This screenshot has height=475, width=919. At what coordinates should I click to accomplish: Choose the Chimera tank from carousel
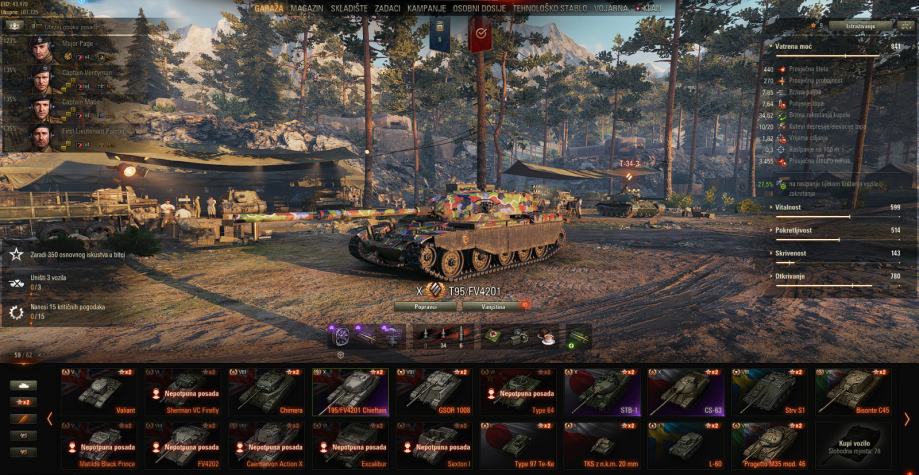tap(265, 391)
